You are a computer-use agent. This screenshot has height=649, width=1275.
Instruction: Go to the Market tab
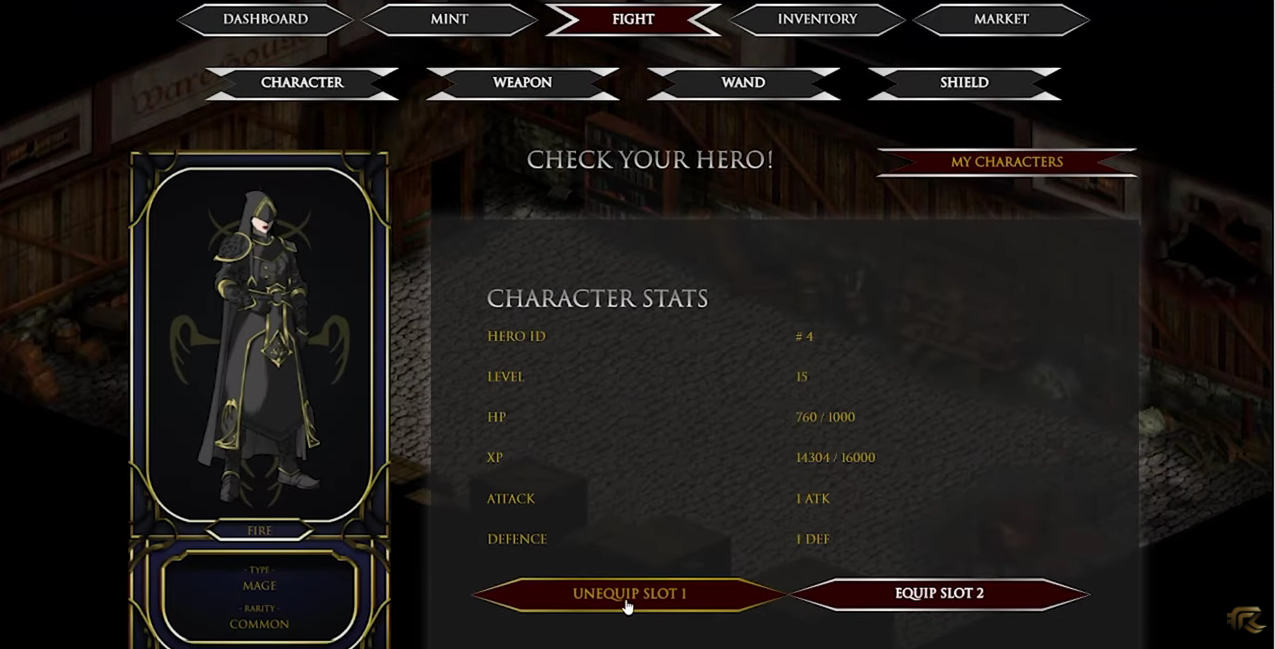(x=1001, y=19)
